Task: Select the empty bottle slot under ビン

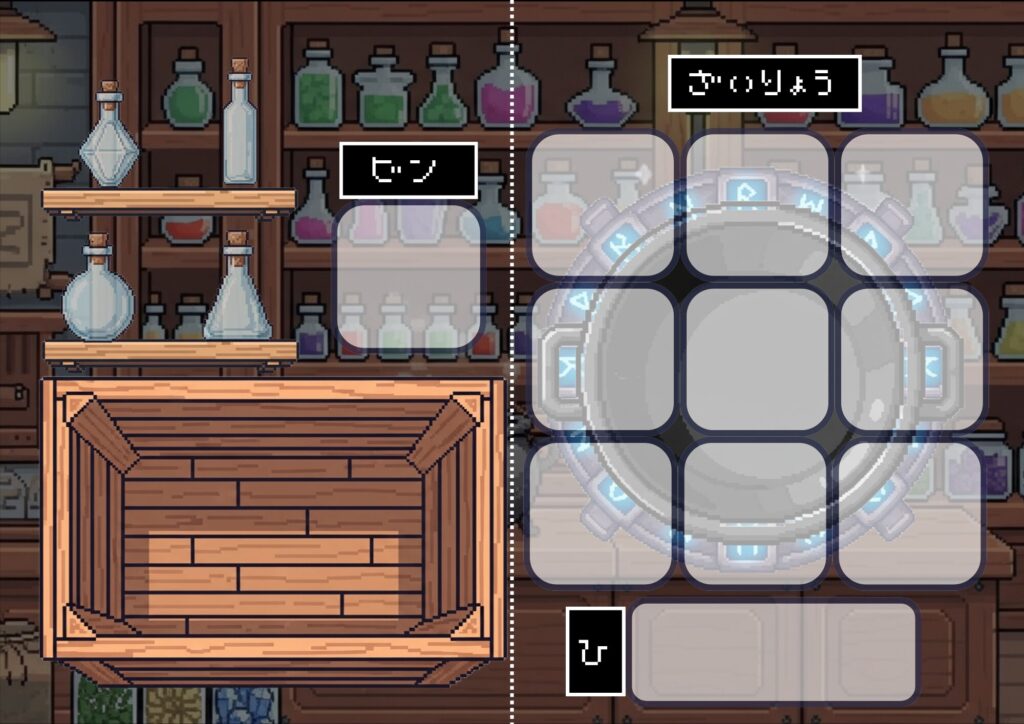Action: 408,277
